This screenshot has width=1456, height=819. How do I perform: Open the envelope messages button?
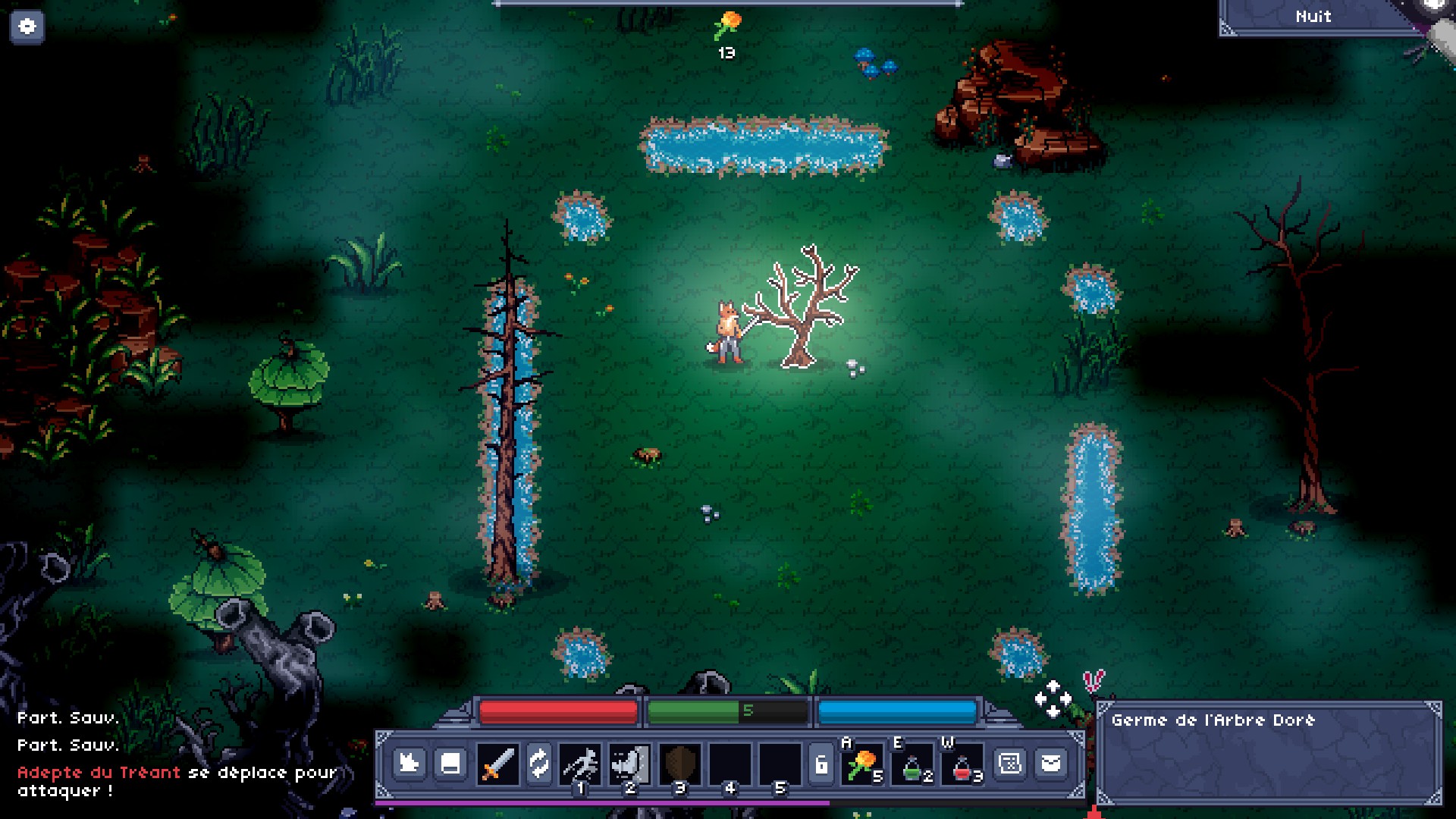(x=1051, y=763)
